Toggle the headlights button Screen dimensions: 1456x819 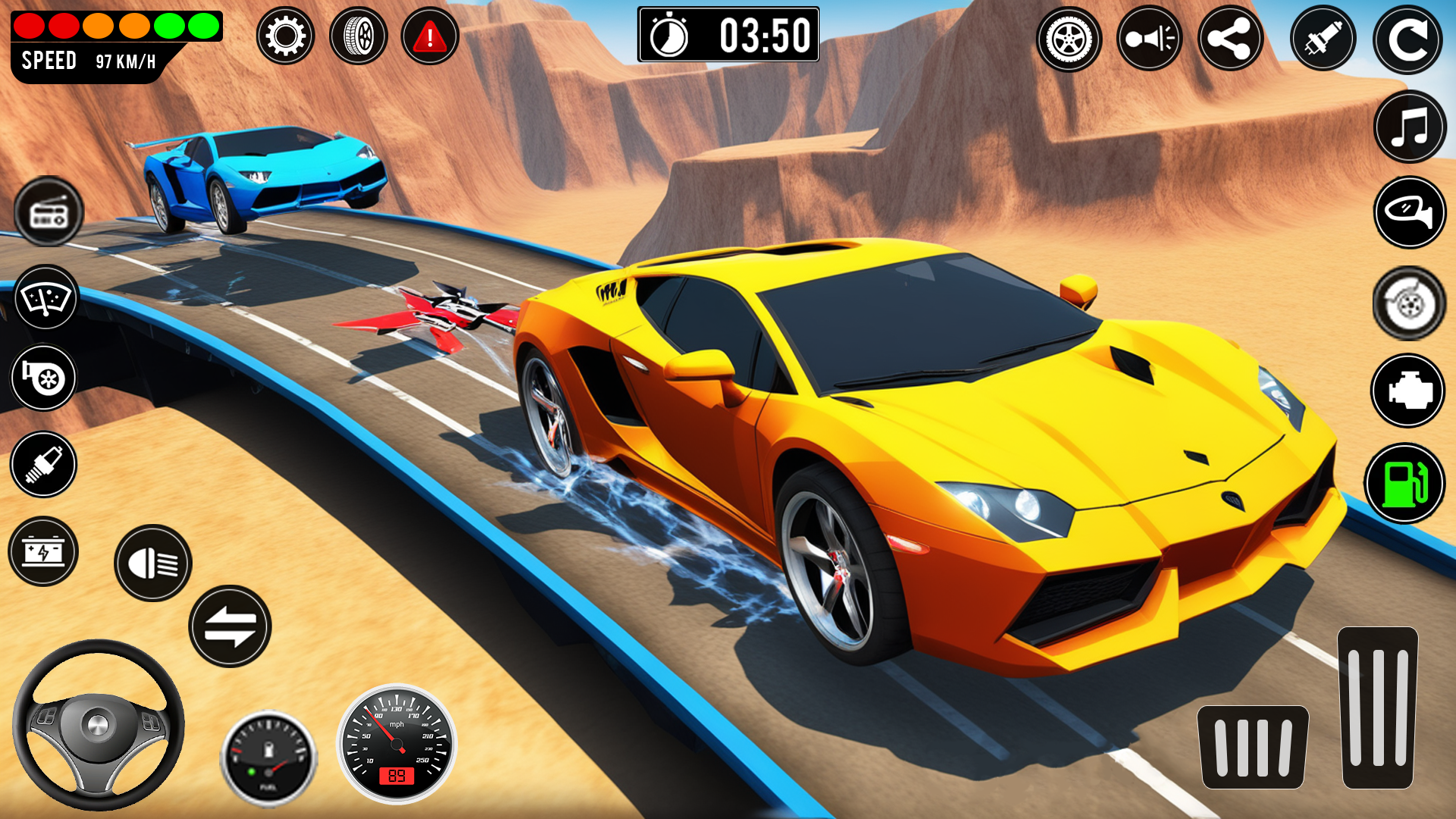click(x=153, y=563)
